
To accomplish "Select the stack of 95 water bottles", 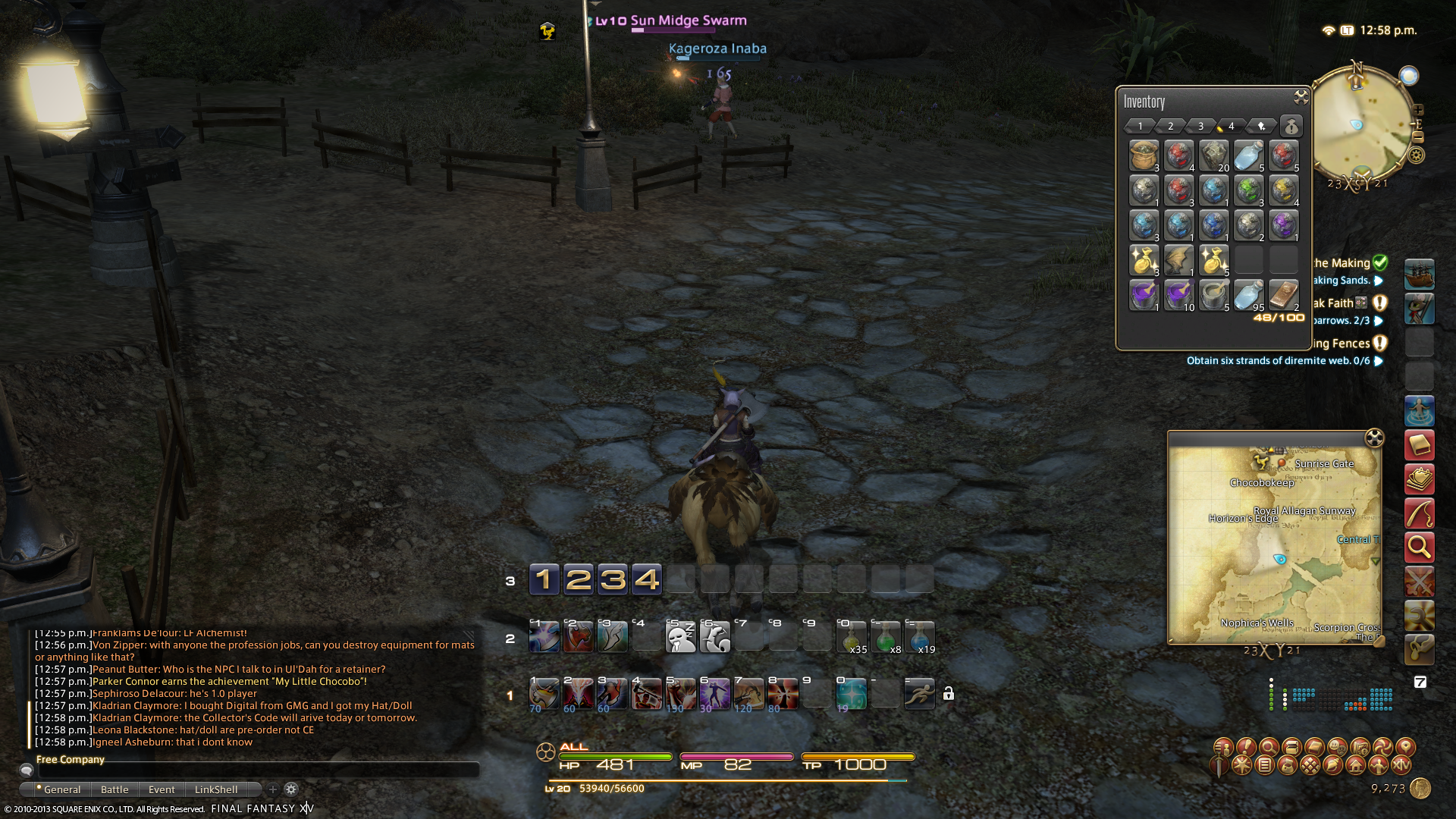I will pos(1248,295).
